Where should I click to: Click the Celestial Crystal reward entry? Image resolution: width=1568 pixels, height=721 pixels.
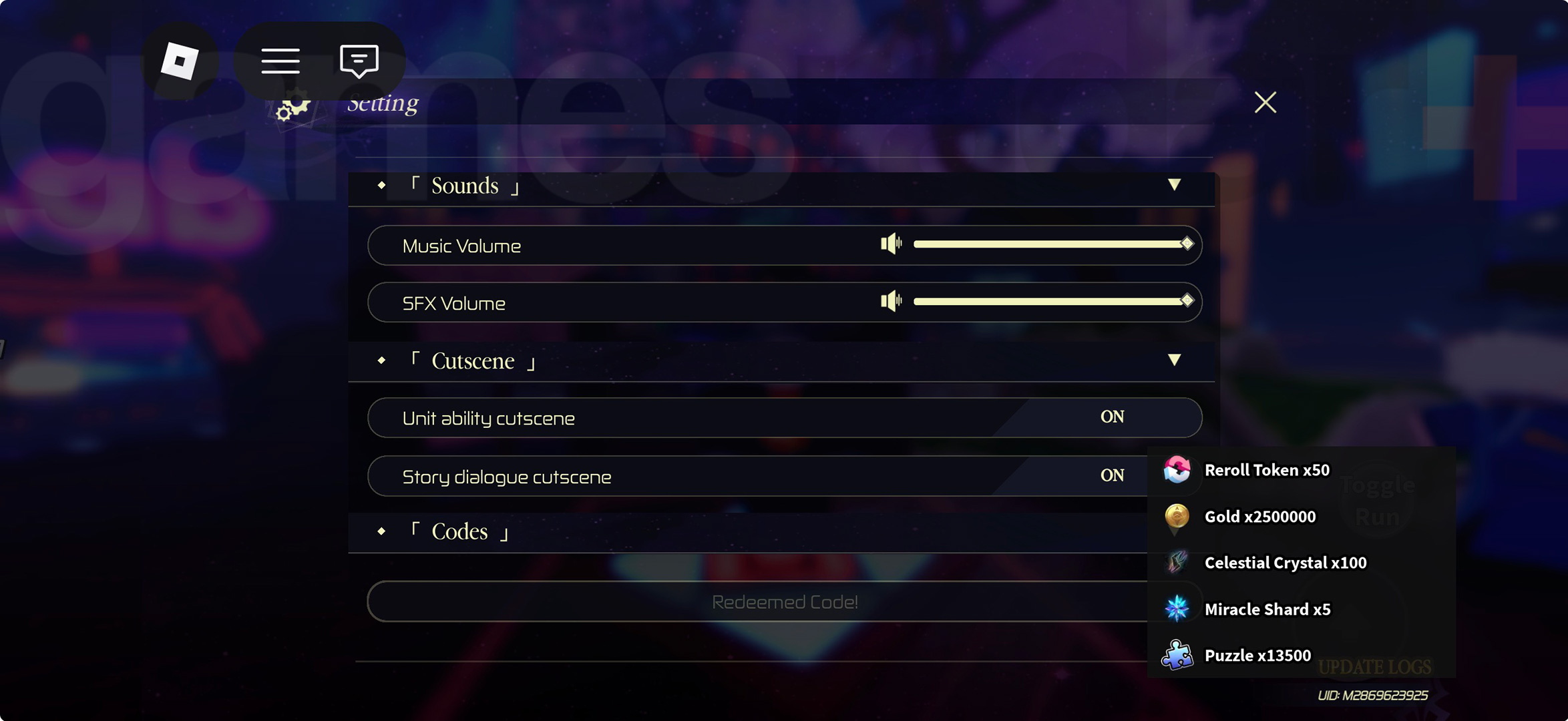tap(1286, 563)
